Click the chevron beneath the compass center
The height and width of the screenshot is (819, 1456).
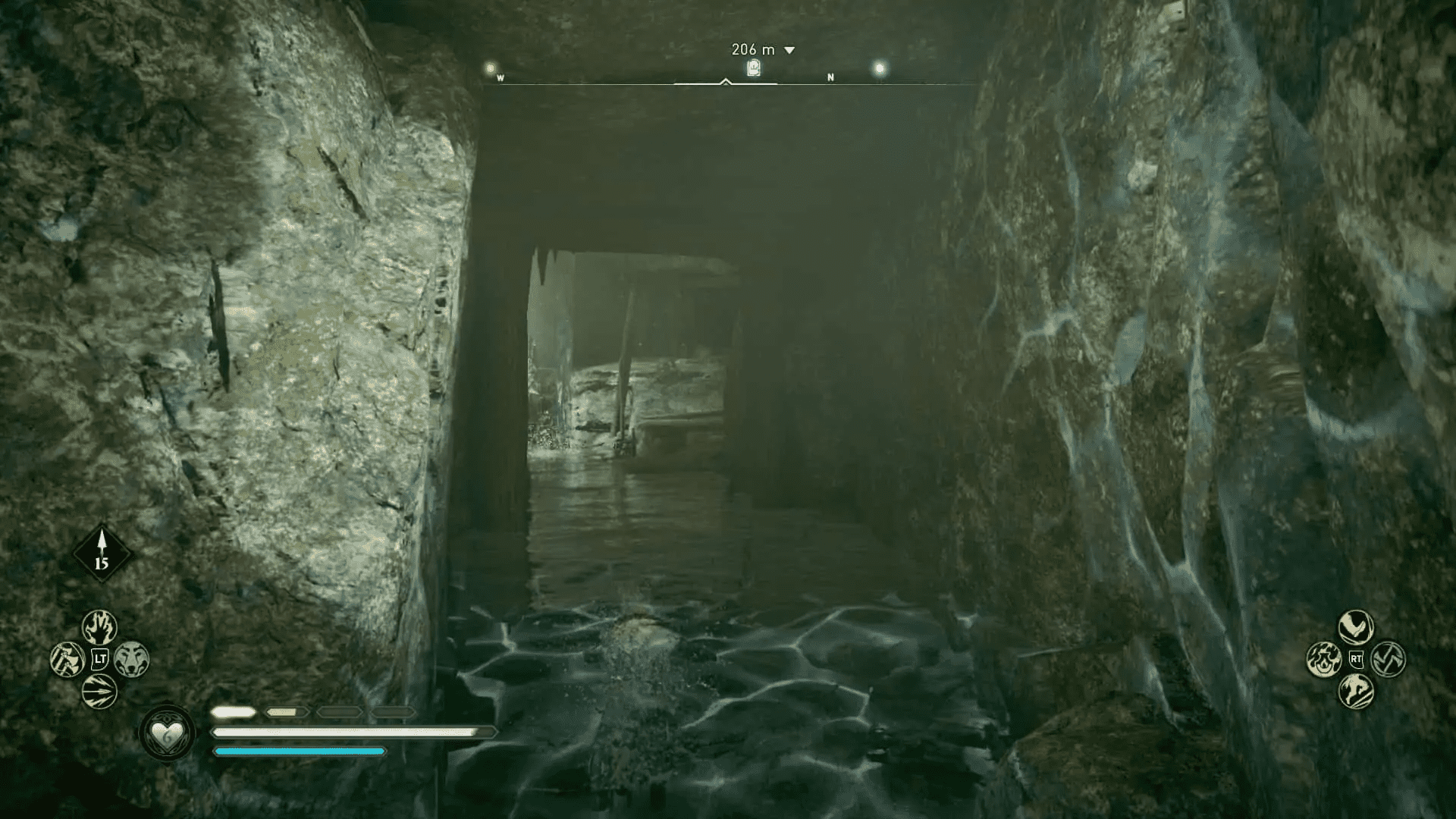[727, 82]
